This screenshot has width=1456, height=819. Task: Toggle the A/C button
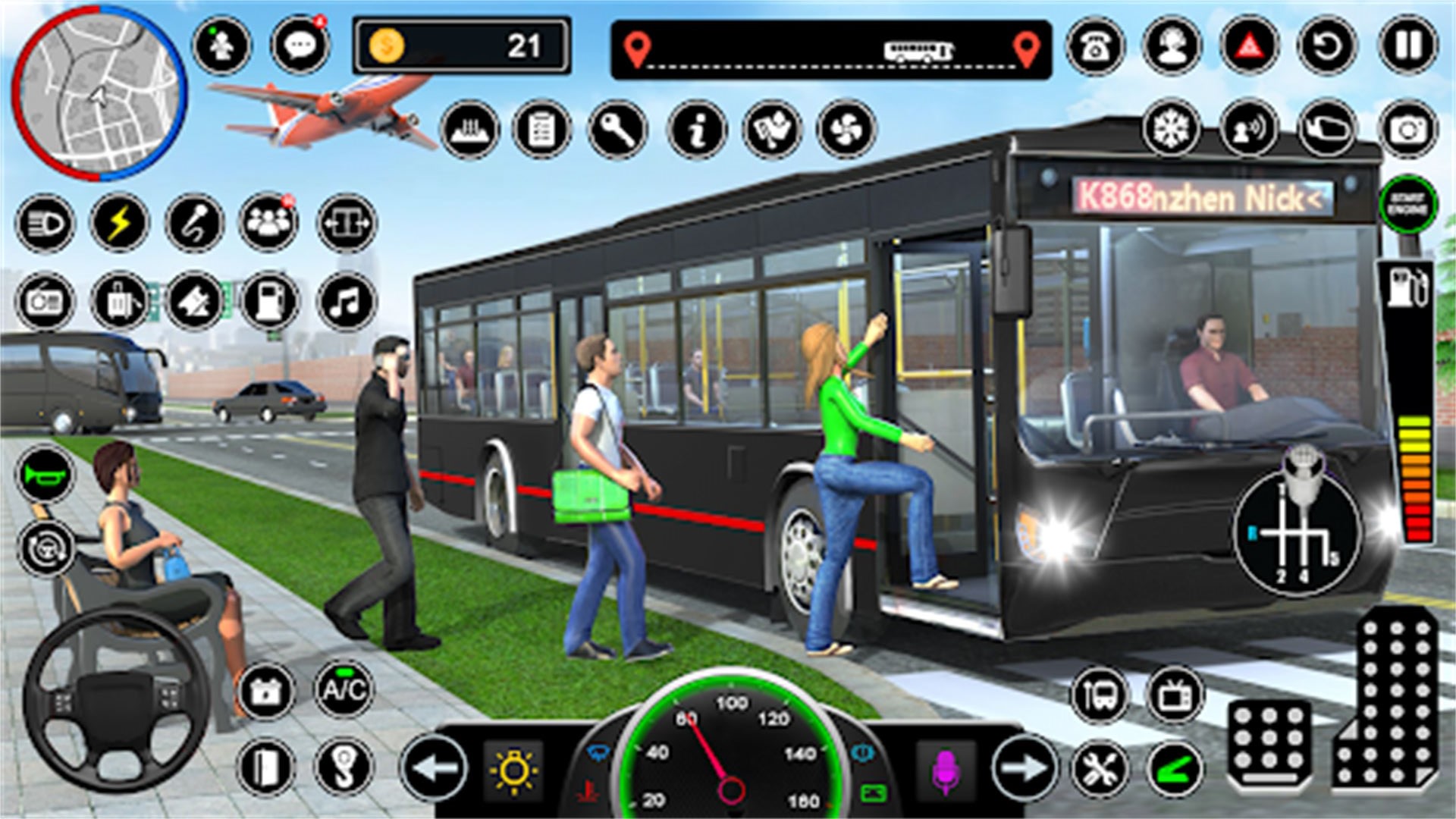344,689
